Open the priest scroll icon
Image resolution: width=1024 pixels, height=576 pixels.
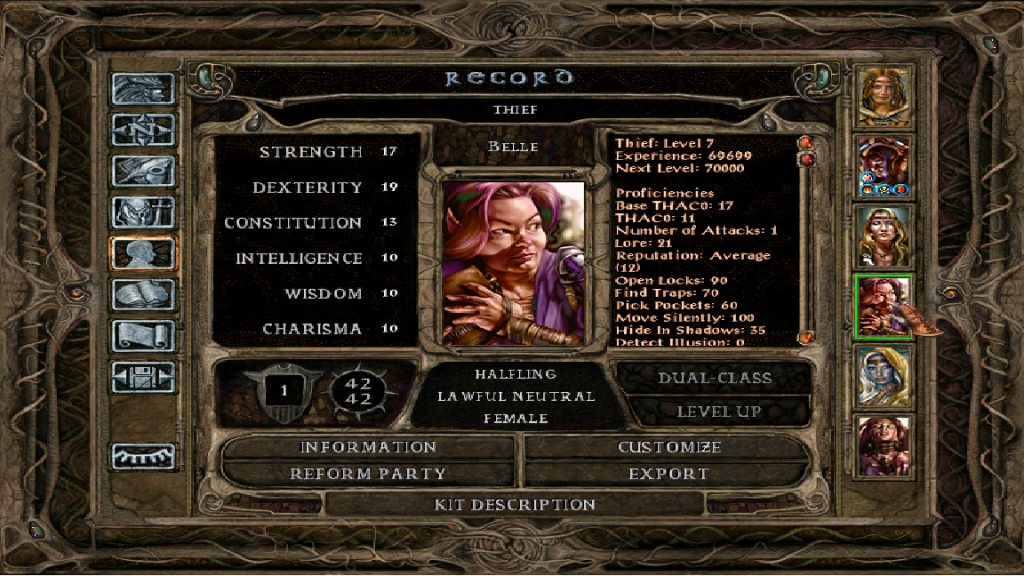point(144,335)
